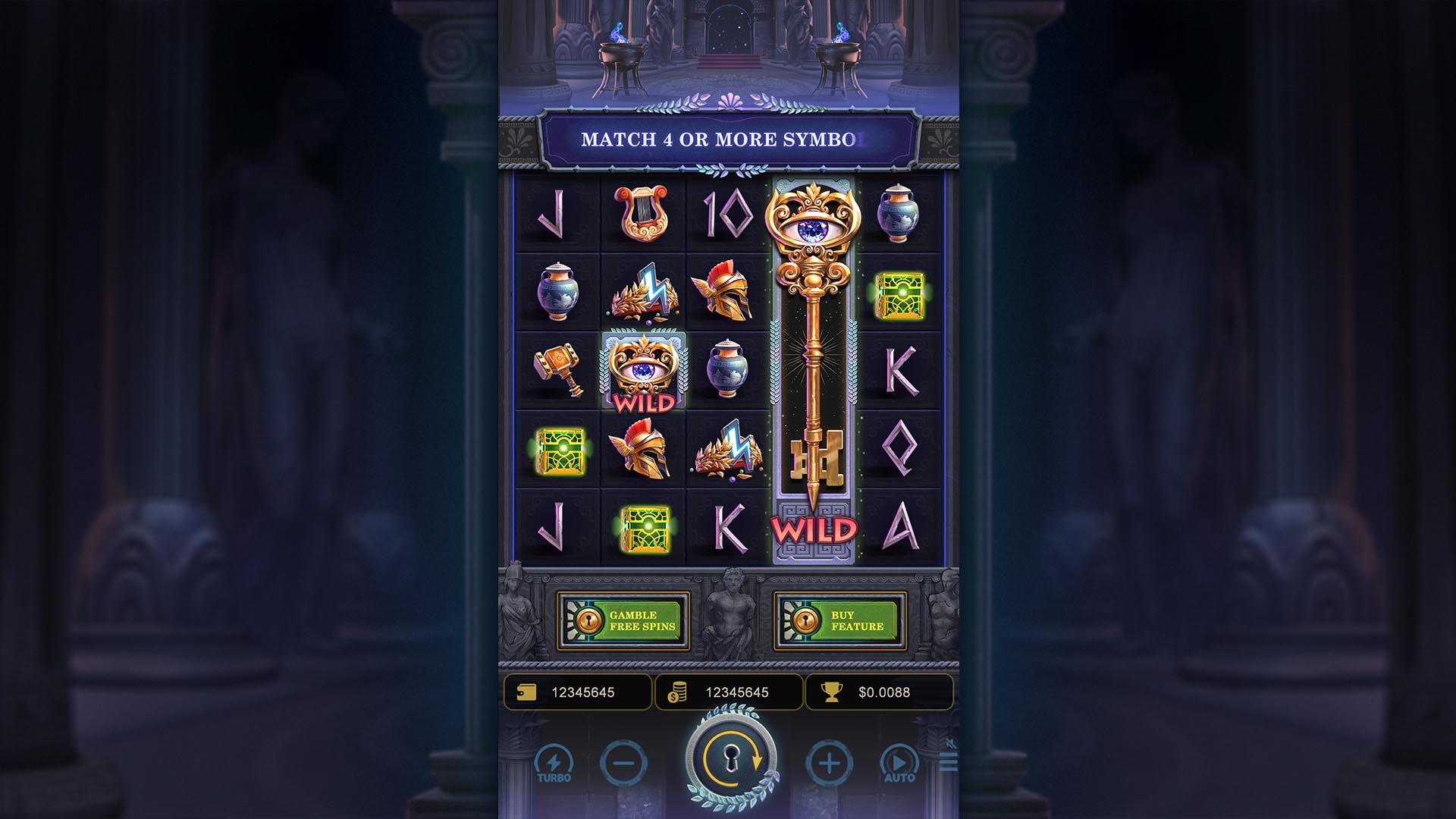Click the golden keyhole on Buy Feature
This screenshot has height=819, width=1456.
[x=806, y=622]
